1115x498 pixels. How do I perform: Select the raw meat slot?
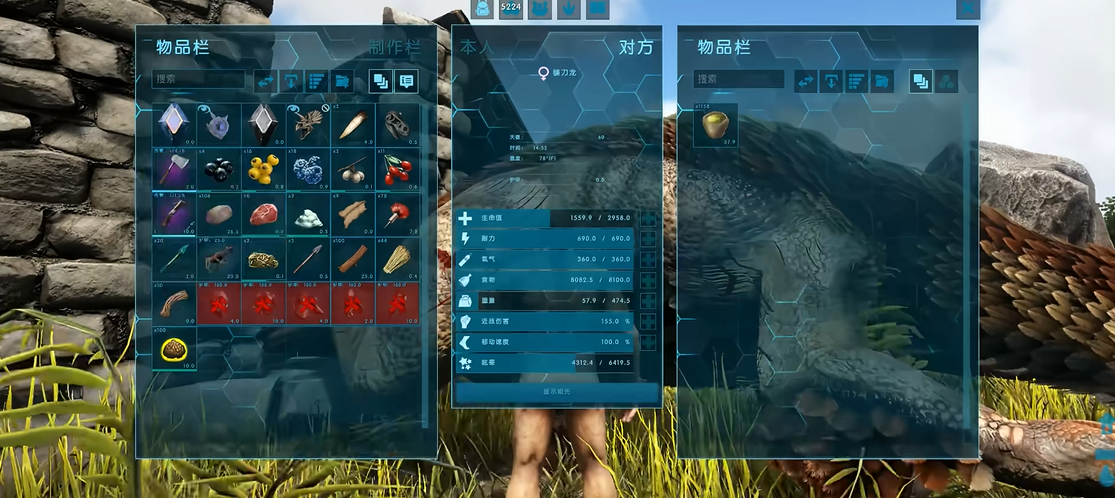(x=263, y=214)
